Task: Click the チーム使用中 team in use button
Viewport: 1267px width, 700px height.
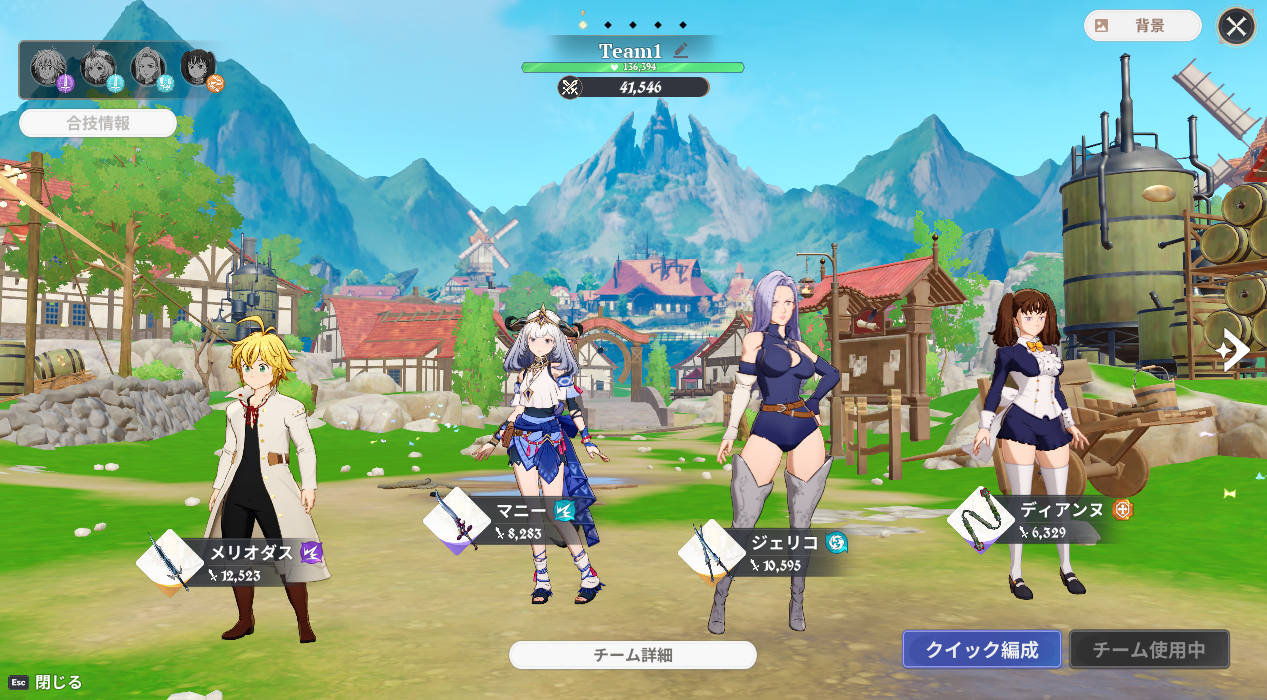Action: coord(1149,650)
